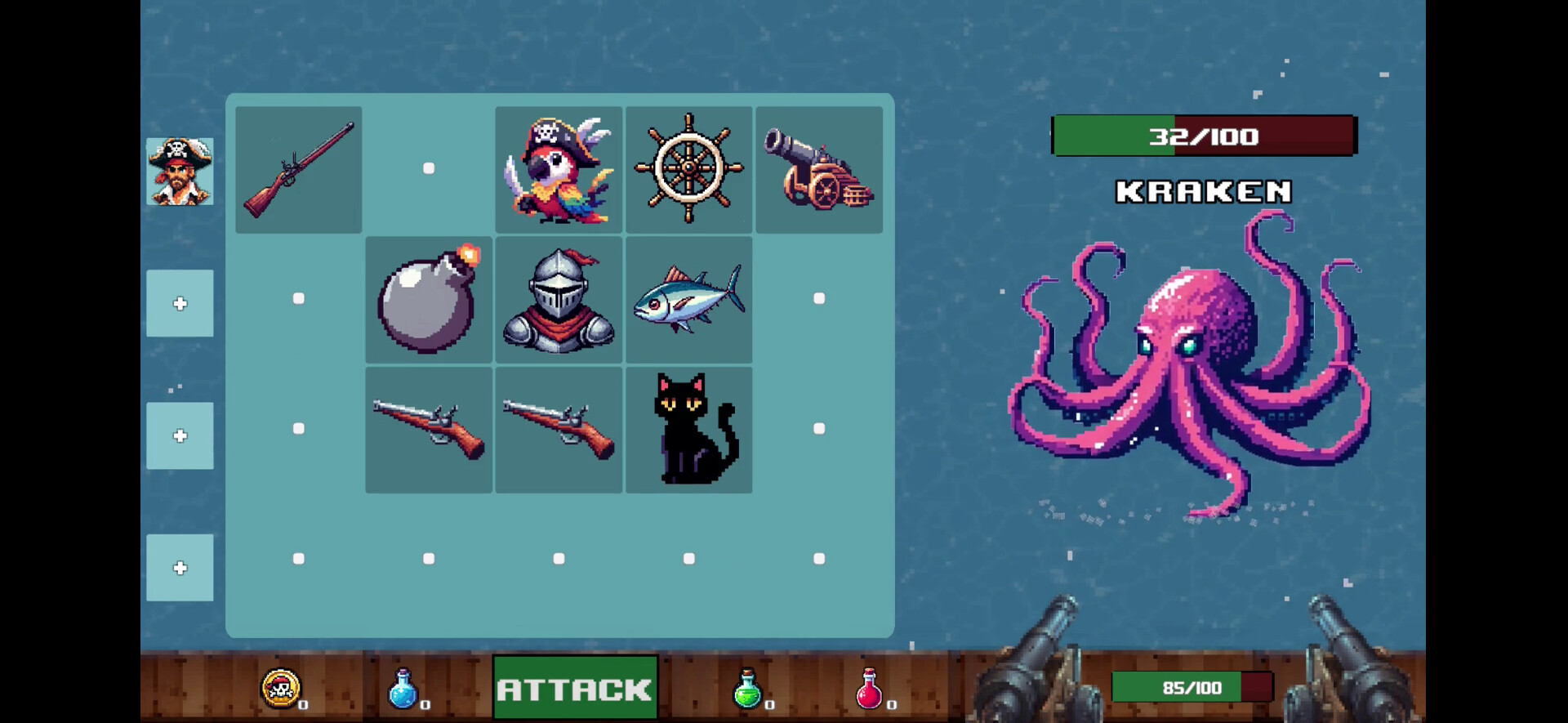Click an empty inventory slot below the cat
The image size is (1568, 723).
tap(689, 558)
